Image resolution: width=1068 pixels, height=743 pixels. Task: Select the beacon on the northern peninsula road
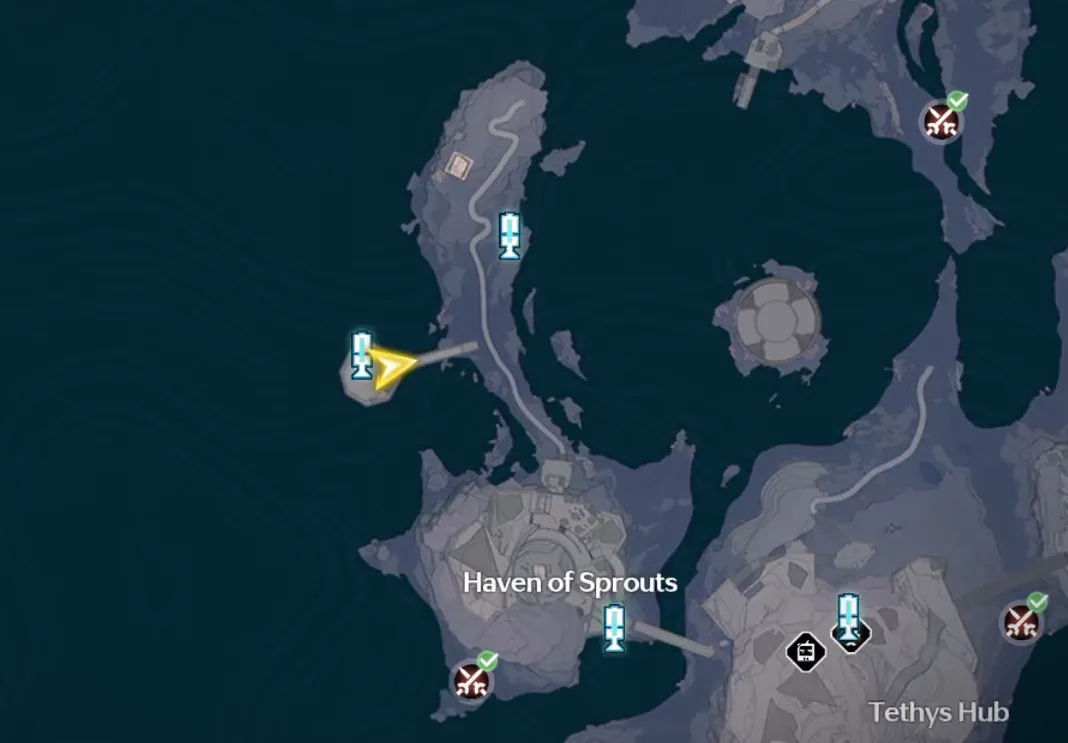(x=510, y=235)
